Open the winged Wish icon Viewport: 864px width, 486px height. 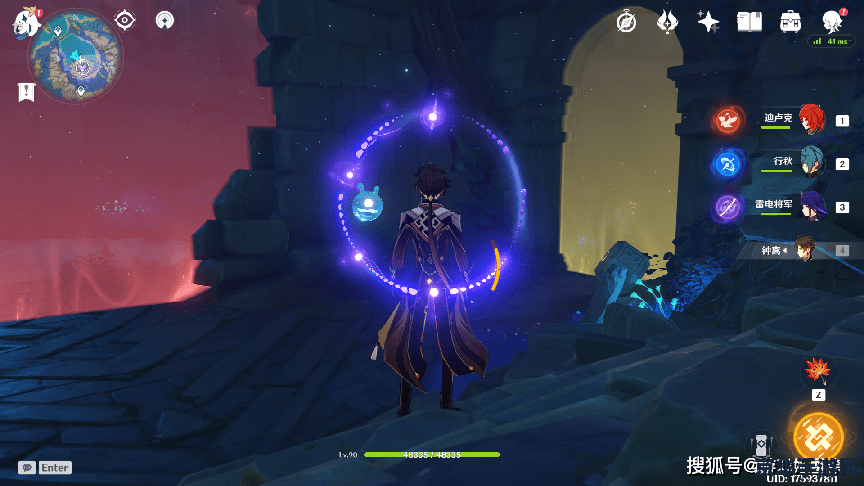coord(668,21)
